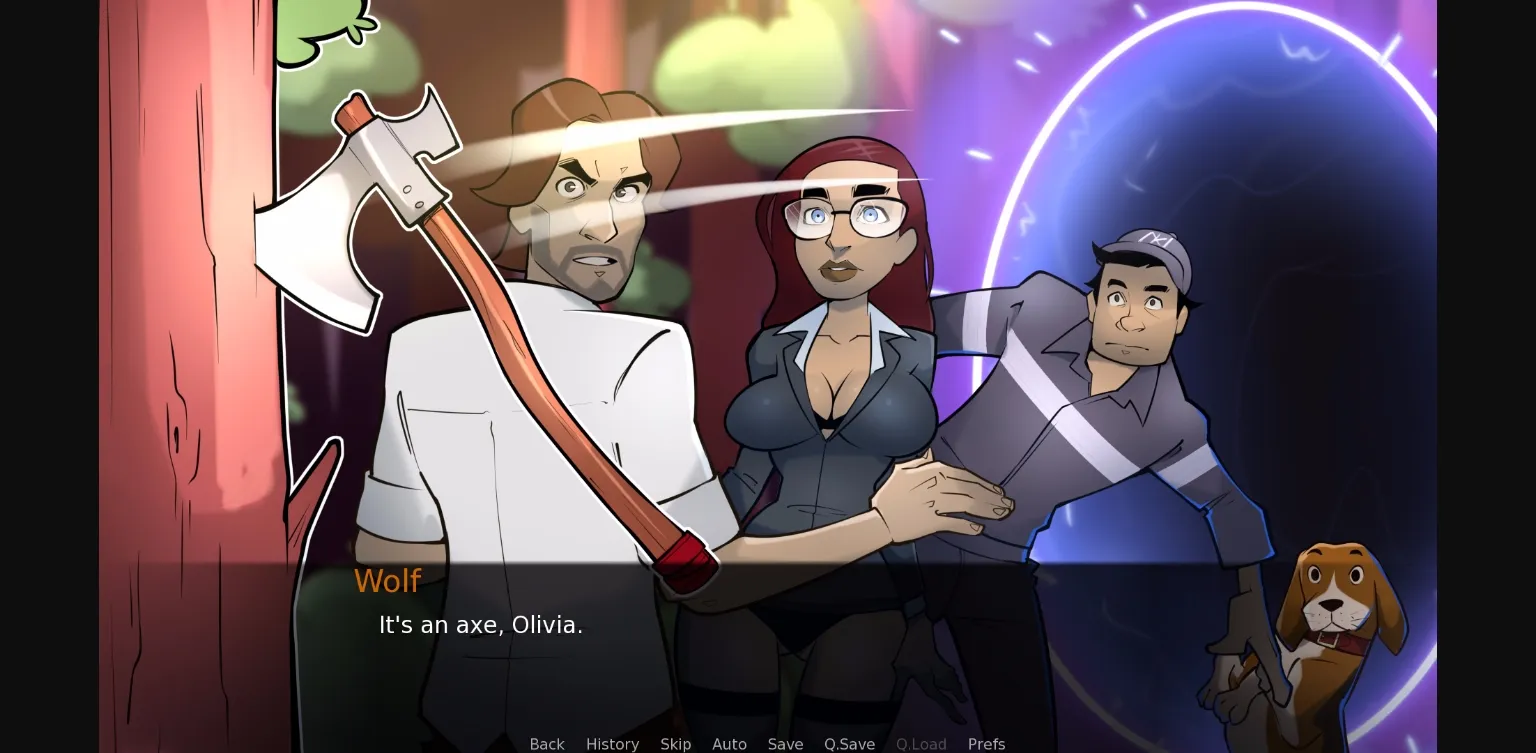Open the Prefs settings screen
Screen dimensions: 1536x753
point(986,744)
